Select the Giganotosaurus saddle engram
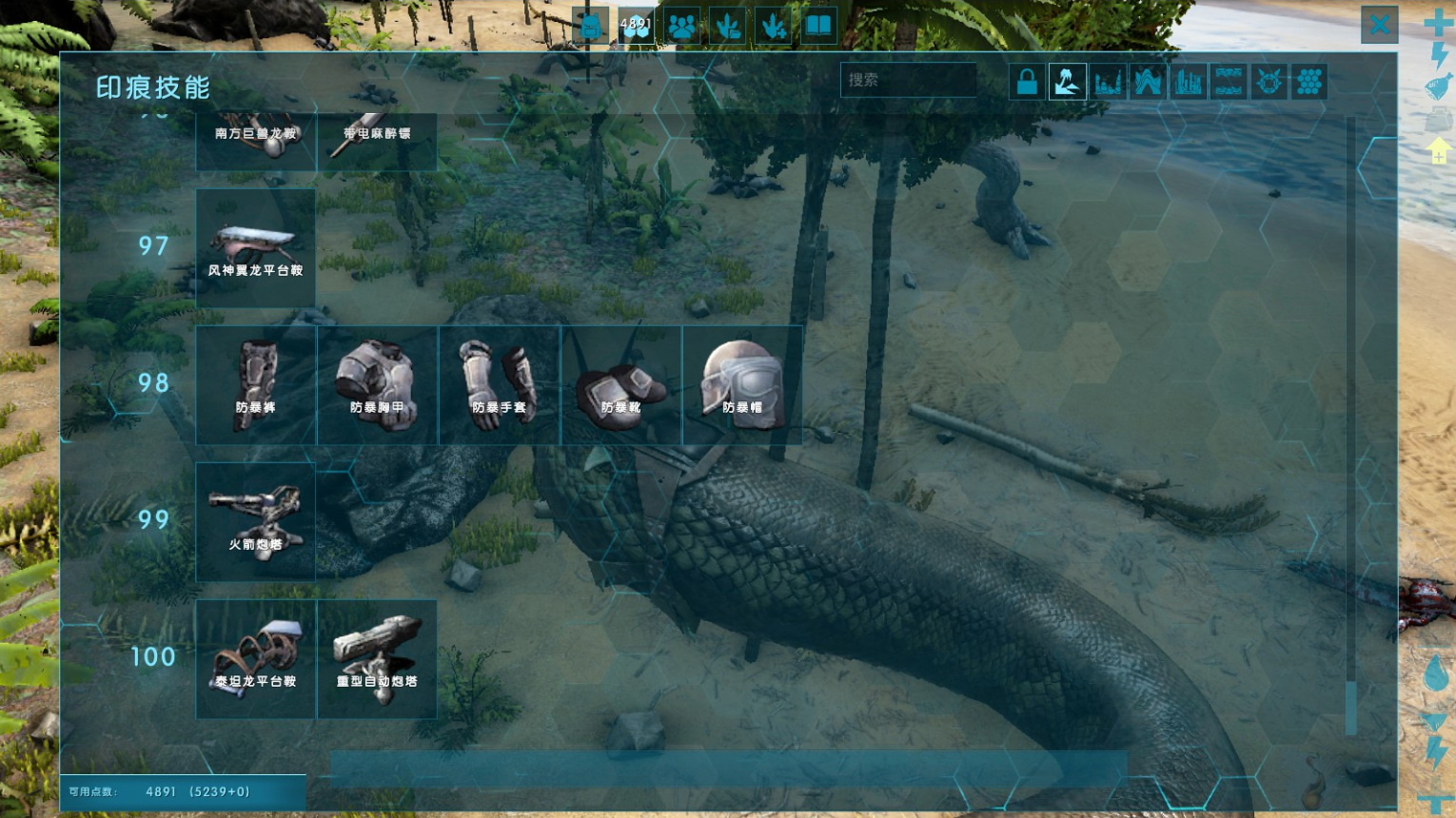 (255, 141)
